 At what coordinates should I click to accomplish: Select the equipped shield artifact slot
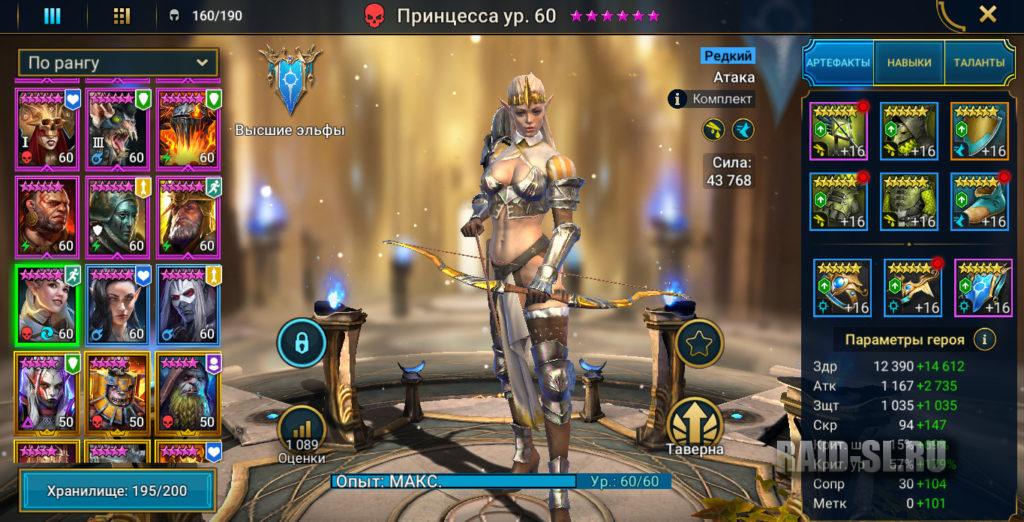click(979, 131)
